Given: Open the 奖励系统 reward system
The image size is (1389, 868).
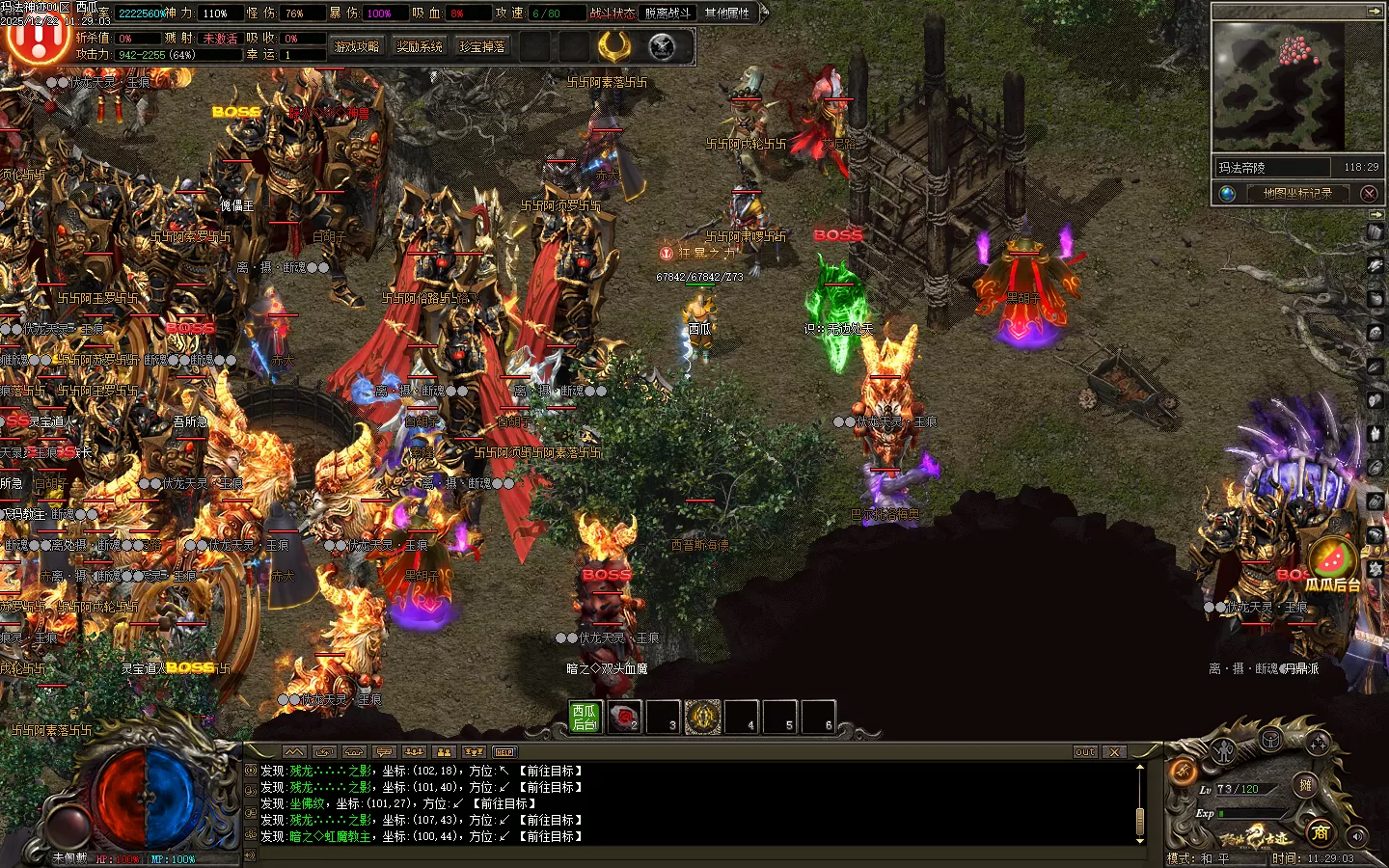Looking at the screenshot, I should (420, 46).
